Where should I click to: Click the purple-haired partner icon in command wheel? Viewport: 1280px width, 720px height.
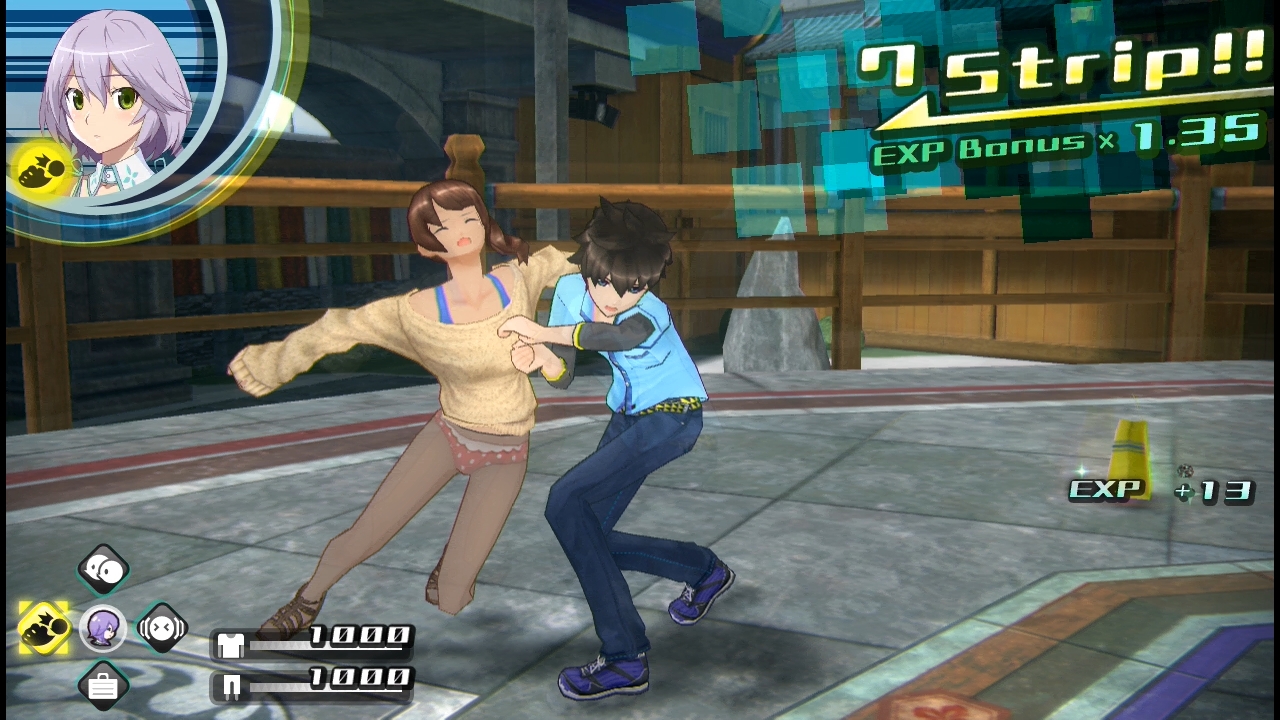coord(102,628)
